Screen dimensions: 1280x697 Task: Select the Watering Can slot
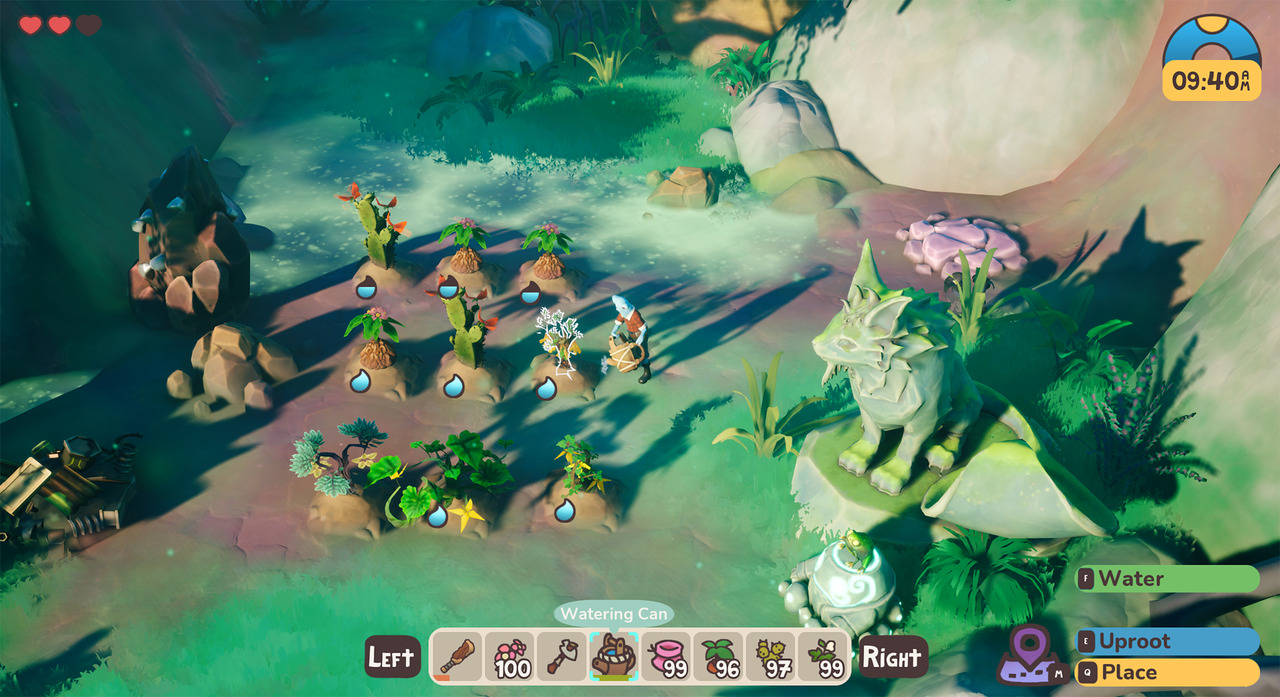[x=614, y=657]
